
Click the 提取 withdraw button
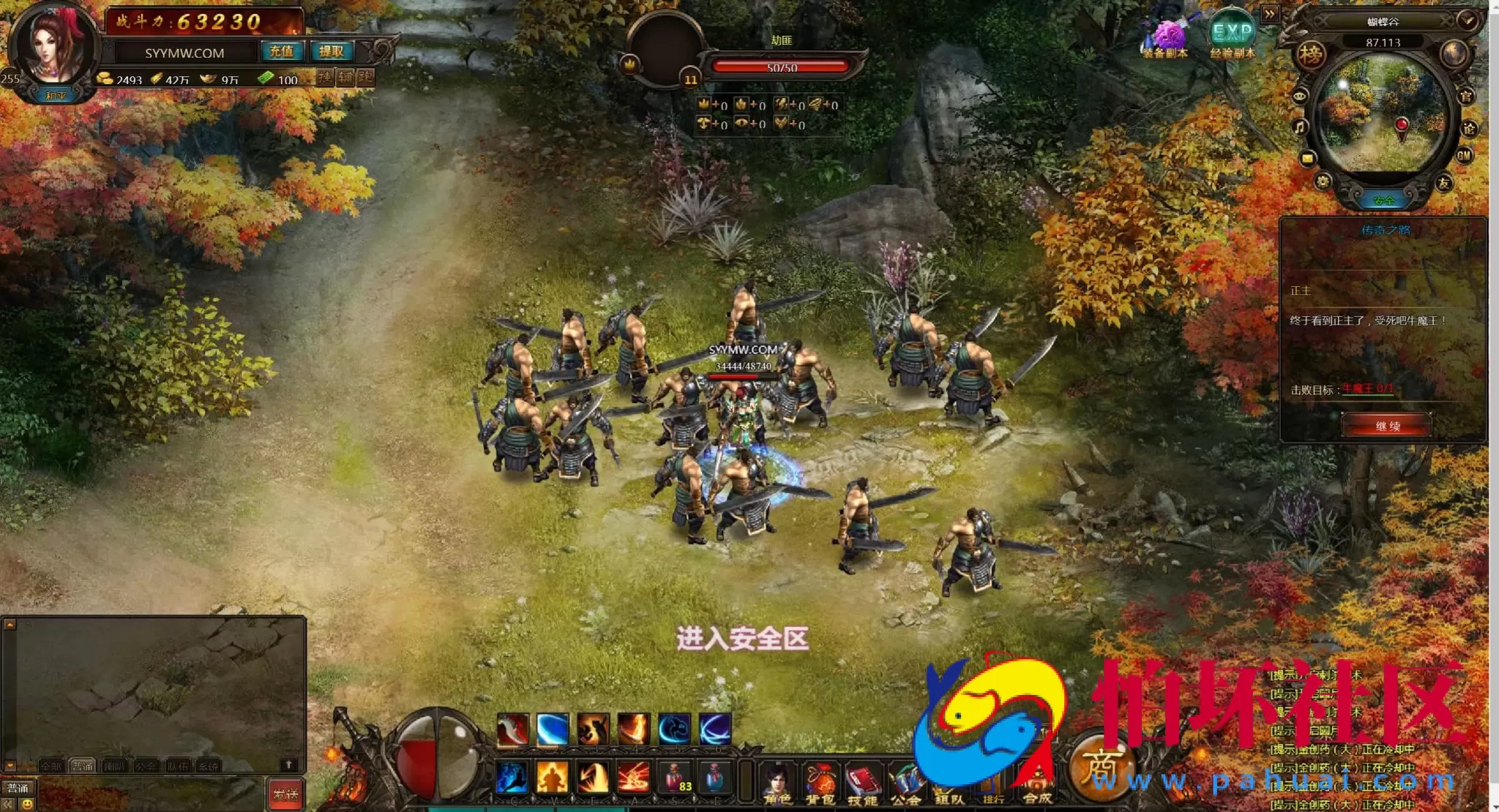[x=331, y=51]
